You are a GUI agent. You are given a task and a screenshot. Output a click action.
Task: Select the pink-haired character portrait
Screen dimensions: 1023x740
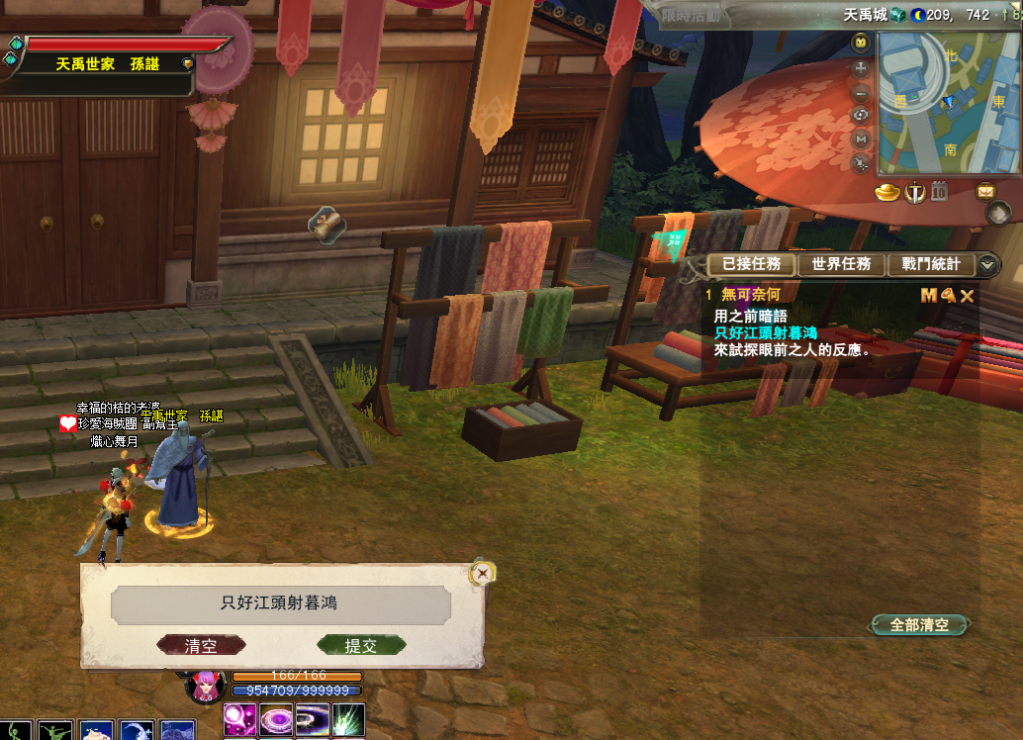coord(207,687)
